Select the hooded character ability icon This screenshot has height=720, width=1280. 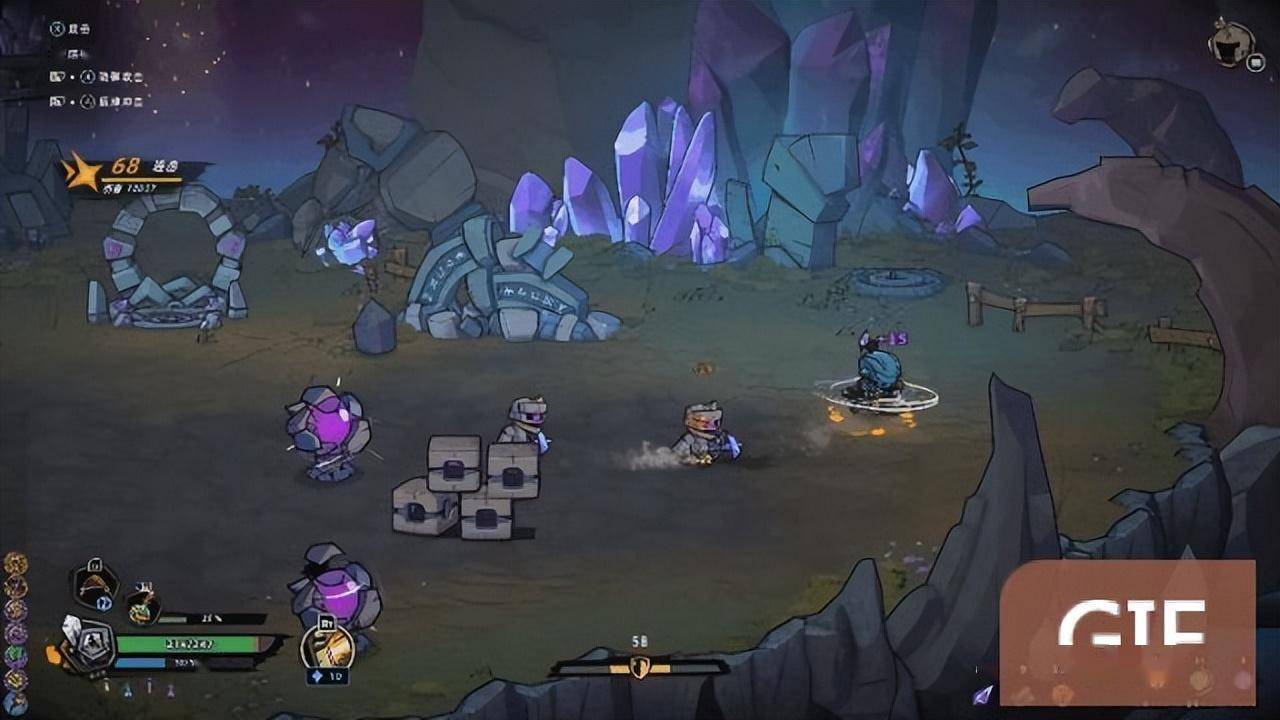click(x=95, y=585)
